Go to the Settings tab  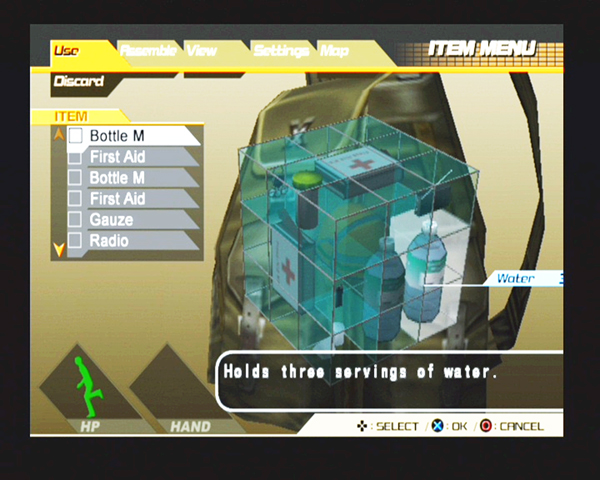click(280, 51)
